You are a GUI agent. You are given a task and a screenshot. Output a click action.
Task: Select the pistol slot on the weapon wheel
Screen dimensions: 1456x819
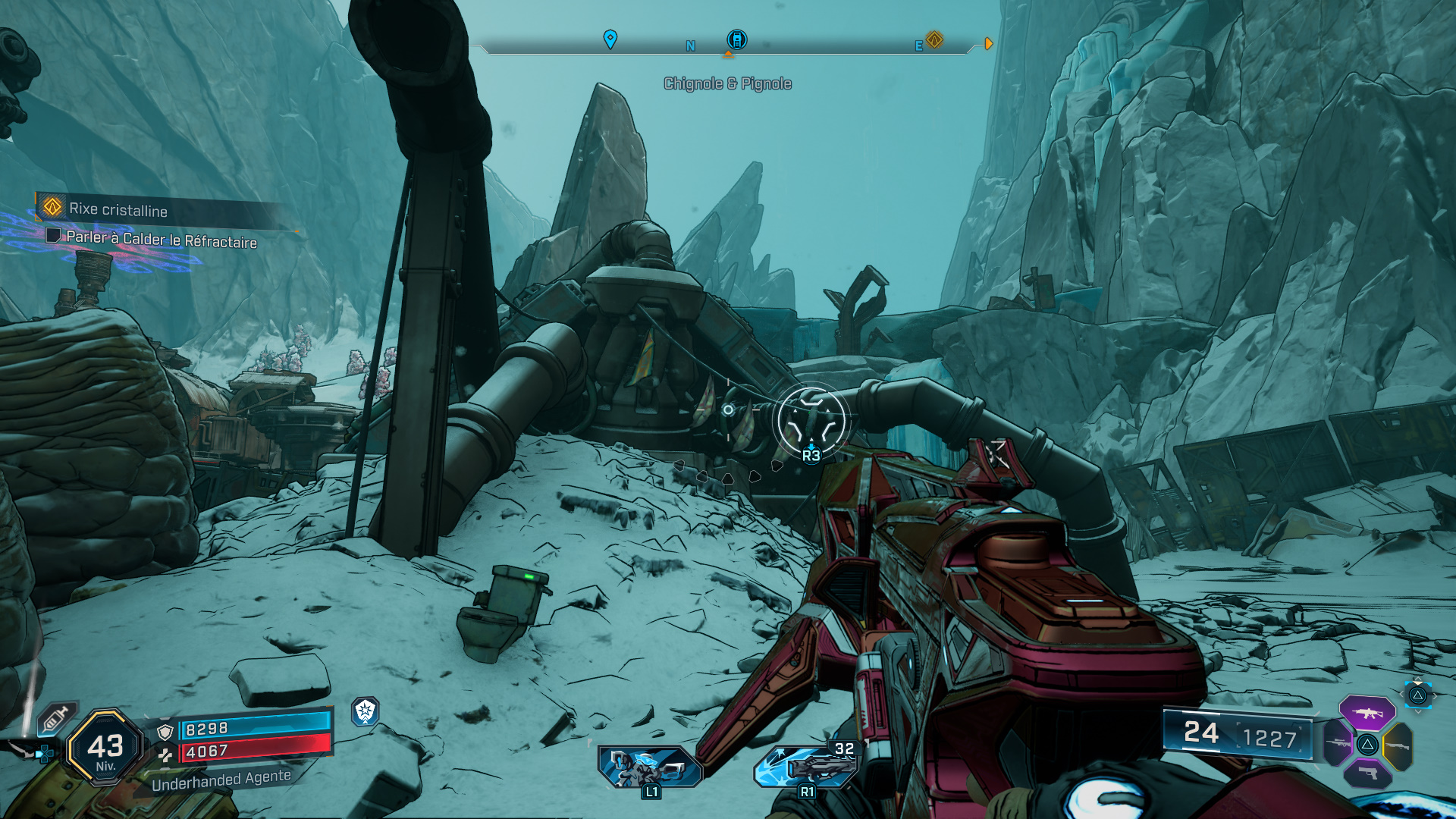click(x=1367, y=773)
